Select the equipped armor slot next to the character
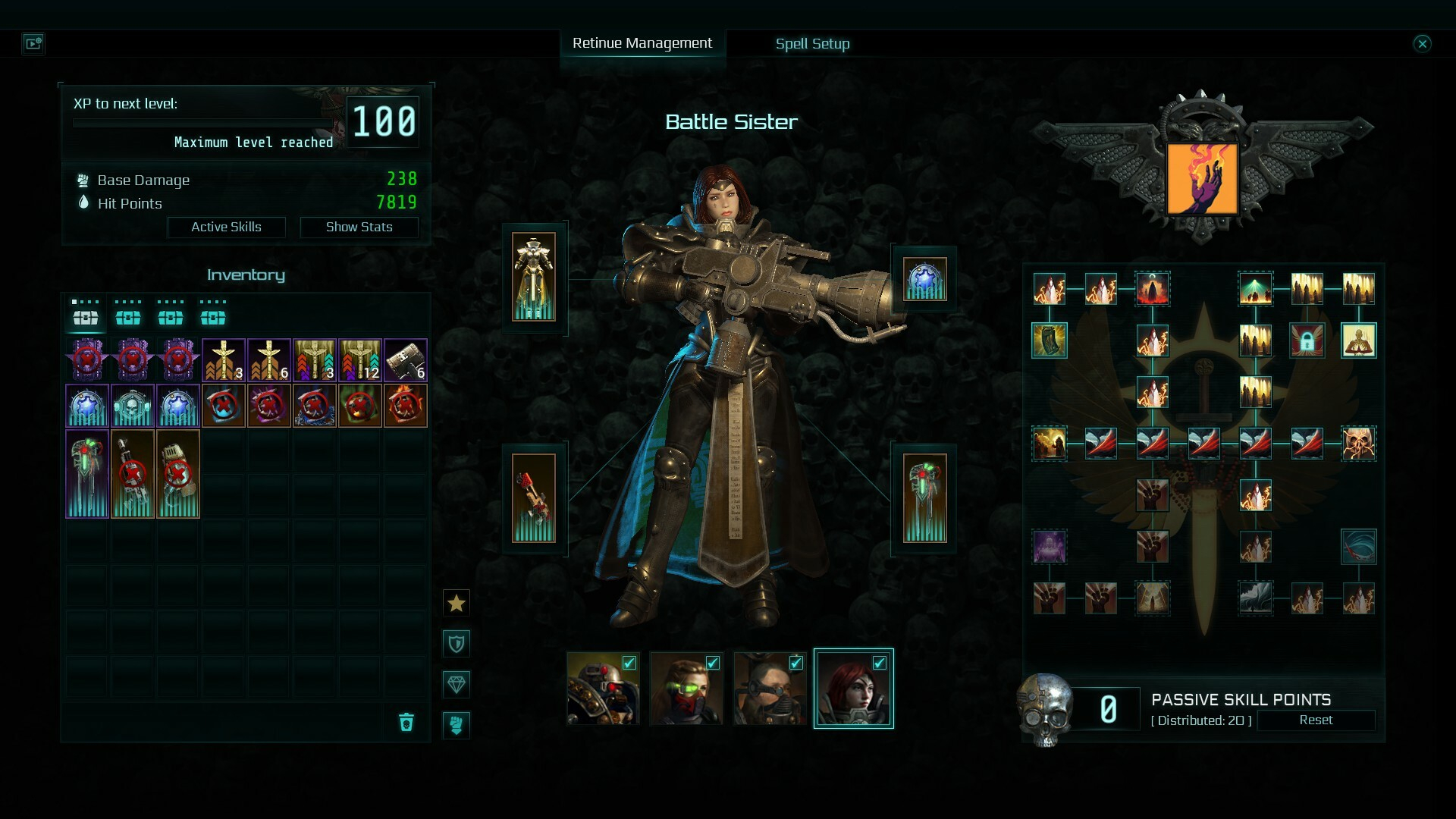The height and width of the screenshot is (819, 1456). (537, 277)
